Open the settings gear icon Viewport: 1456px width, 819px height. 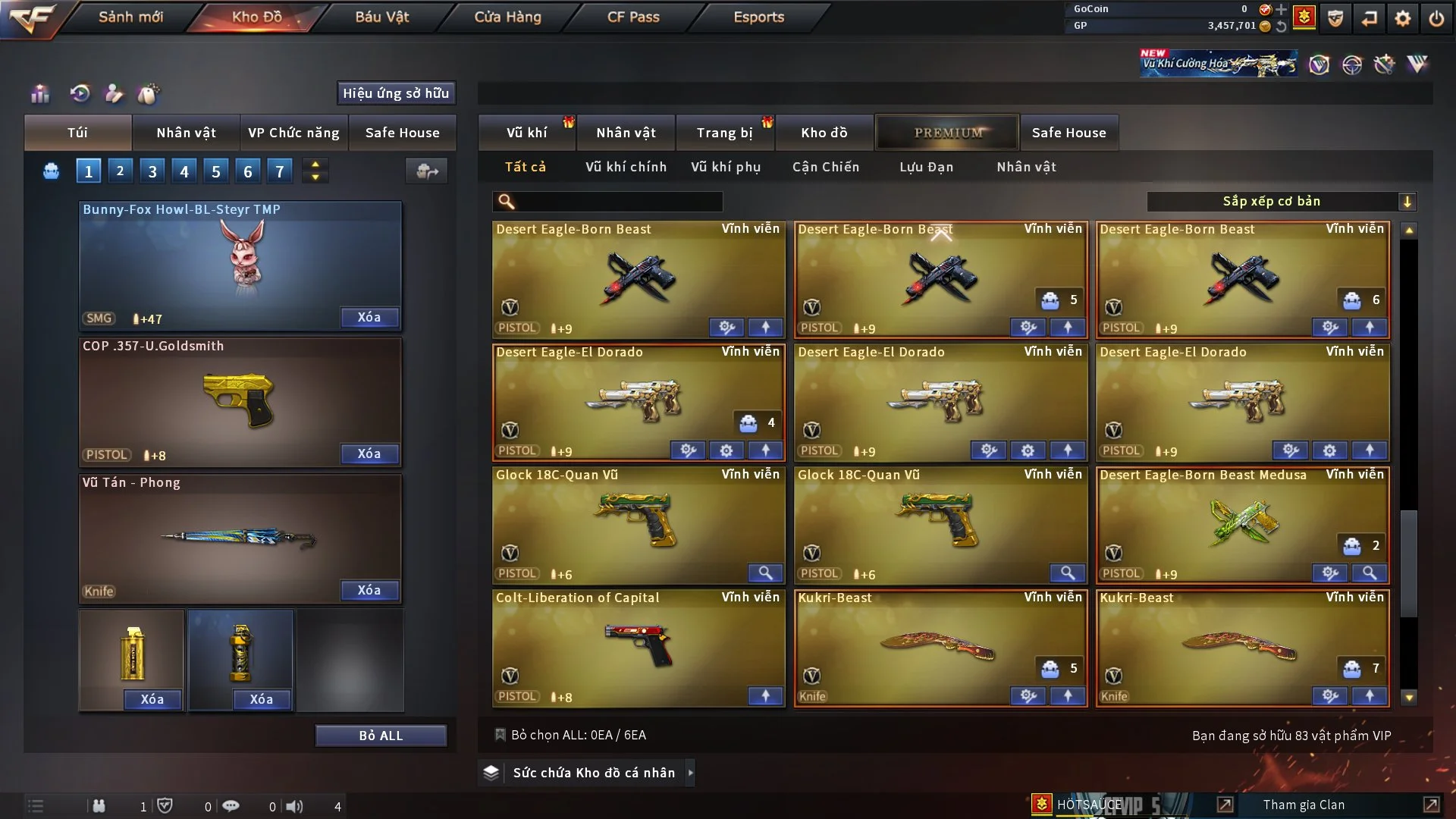click(1403, 18)
